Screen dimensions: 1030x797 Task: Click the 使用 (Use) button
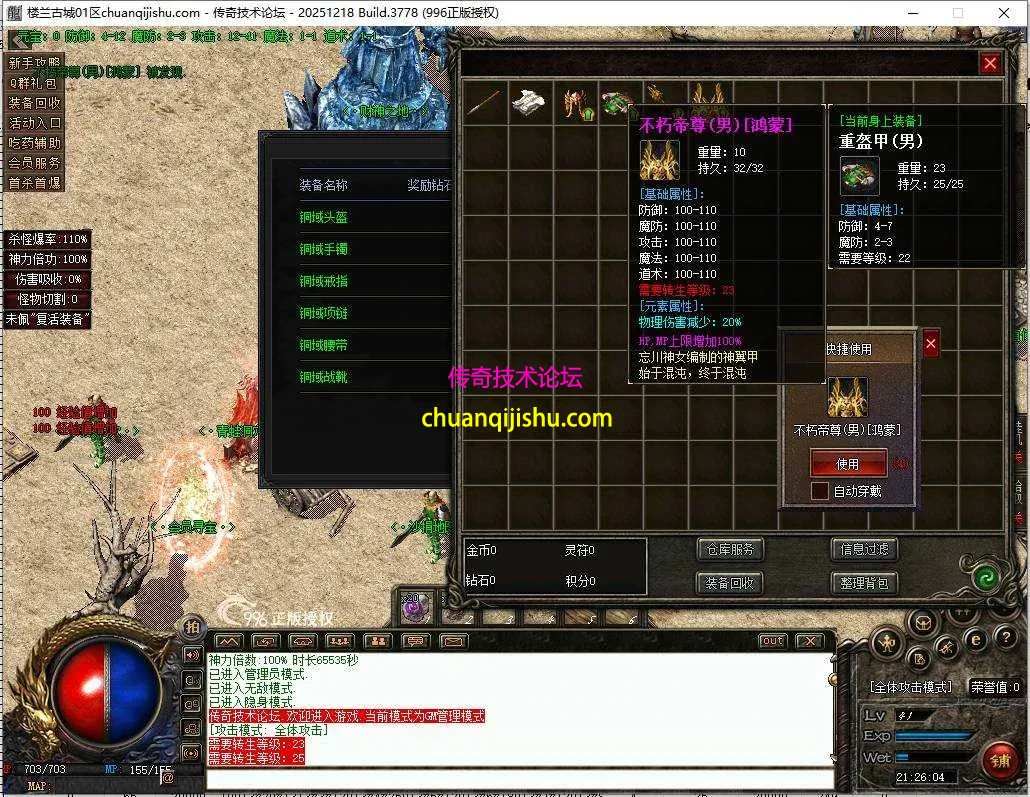pyautogui.click(x=848, y=464)
